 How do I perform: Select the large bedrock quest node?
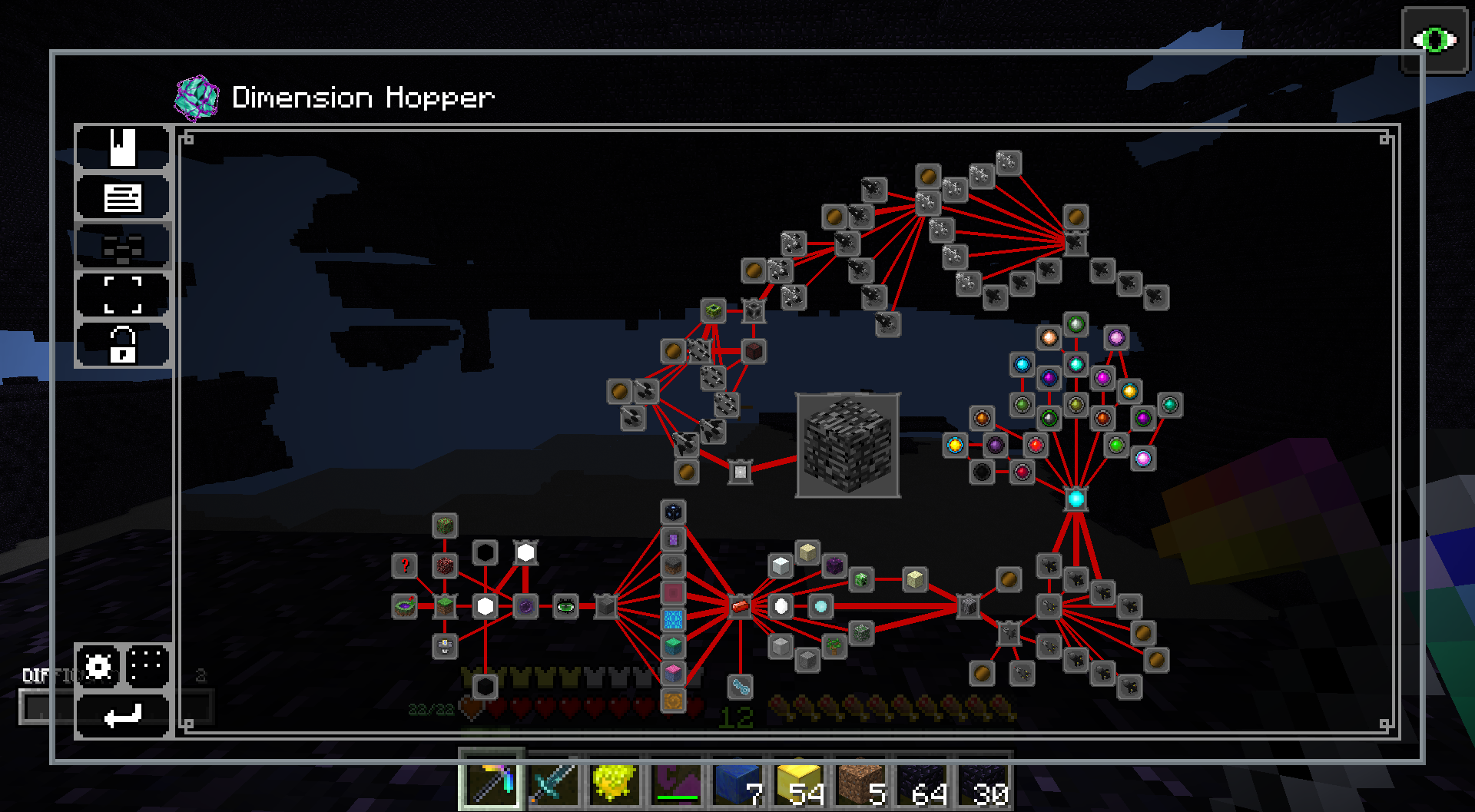point(848,445)
